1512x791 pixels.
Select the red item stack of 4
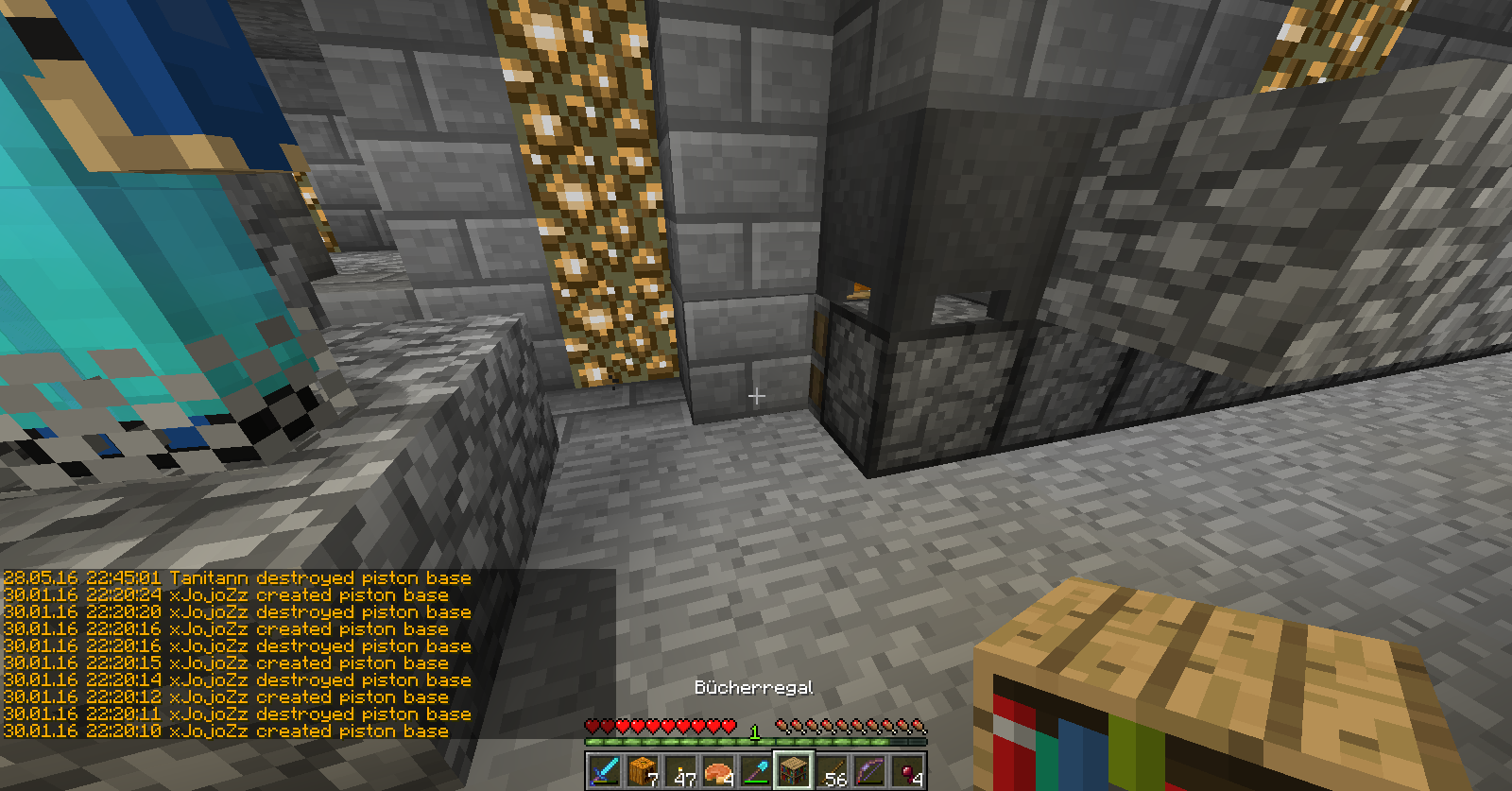pyautogui.click(x=907, y=770)
